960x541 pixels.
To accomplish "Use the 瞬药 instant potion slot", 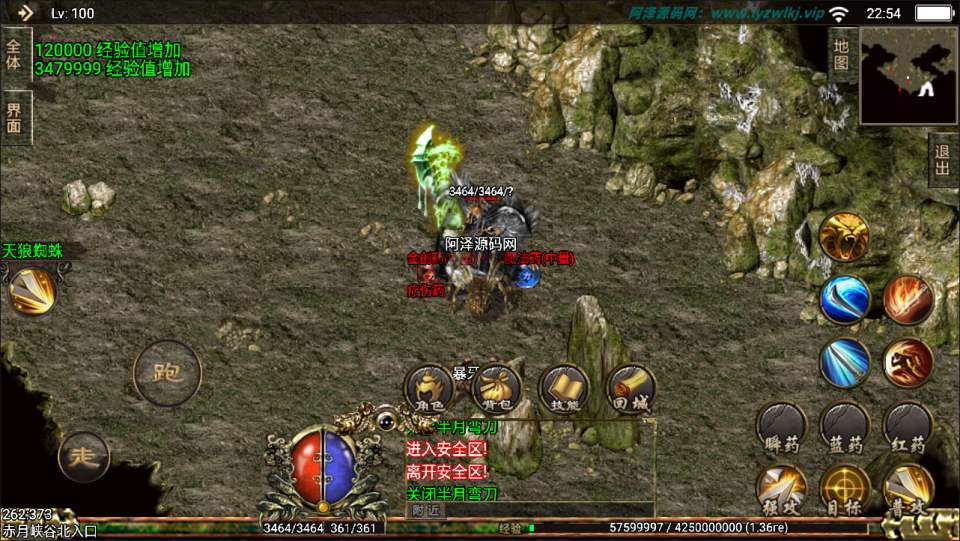I will (781, 430).
